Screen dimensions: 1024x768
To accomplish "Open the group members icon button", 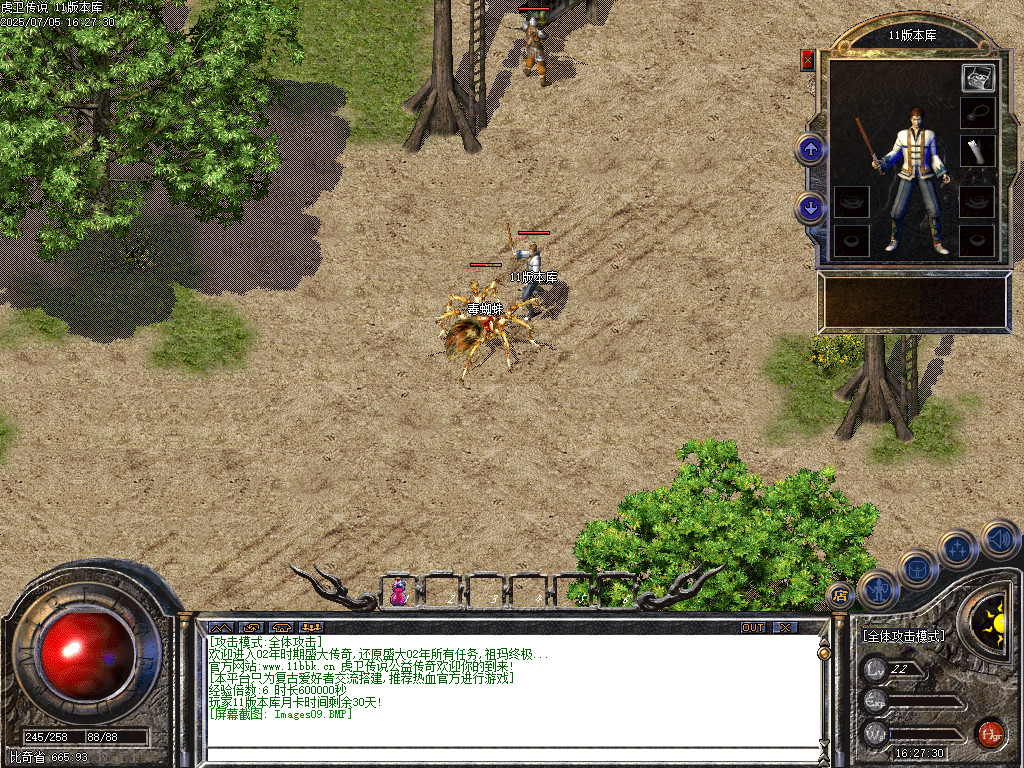I will click(x=311, y=627).
